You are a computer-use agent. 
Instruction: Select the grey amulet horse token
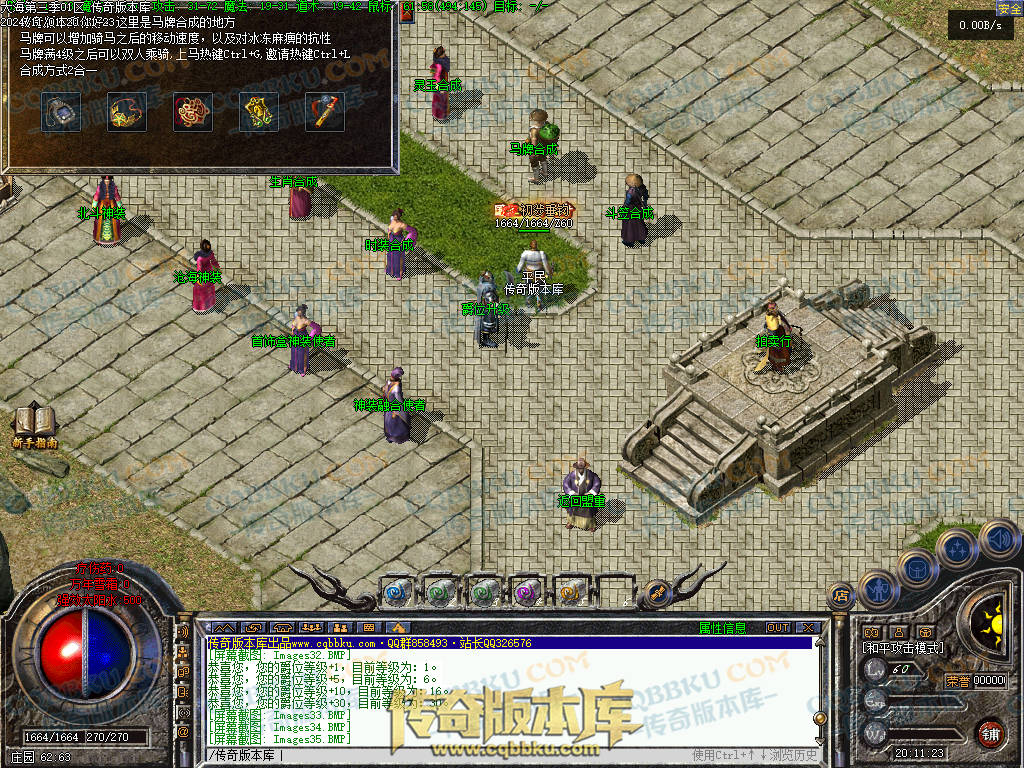[61, 112]
